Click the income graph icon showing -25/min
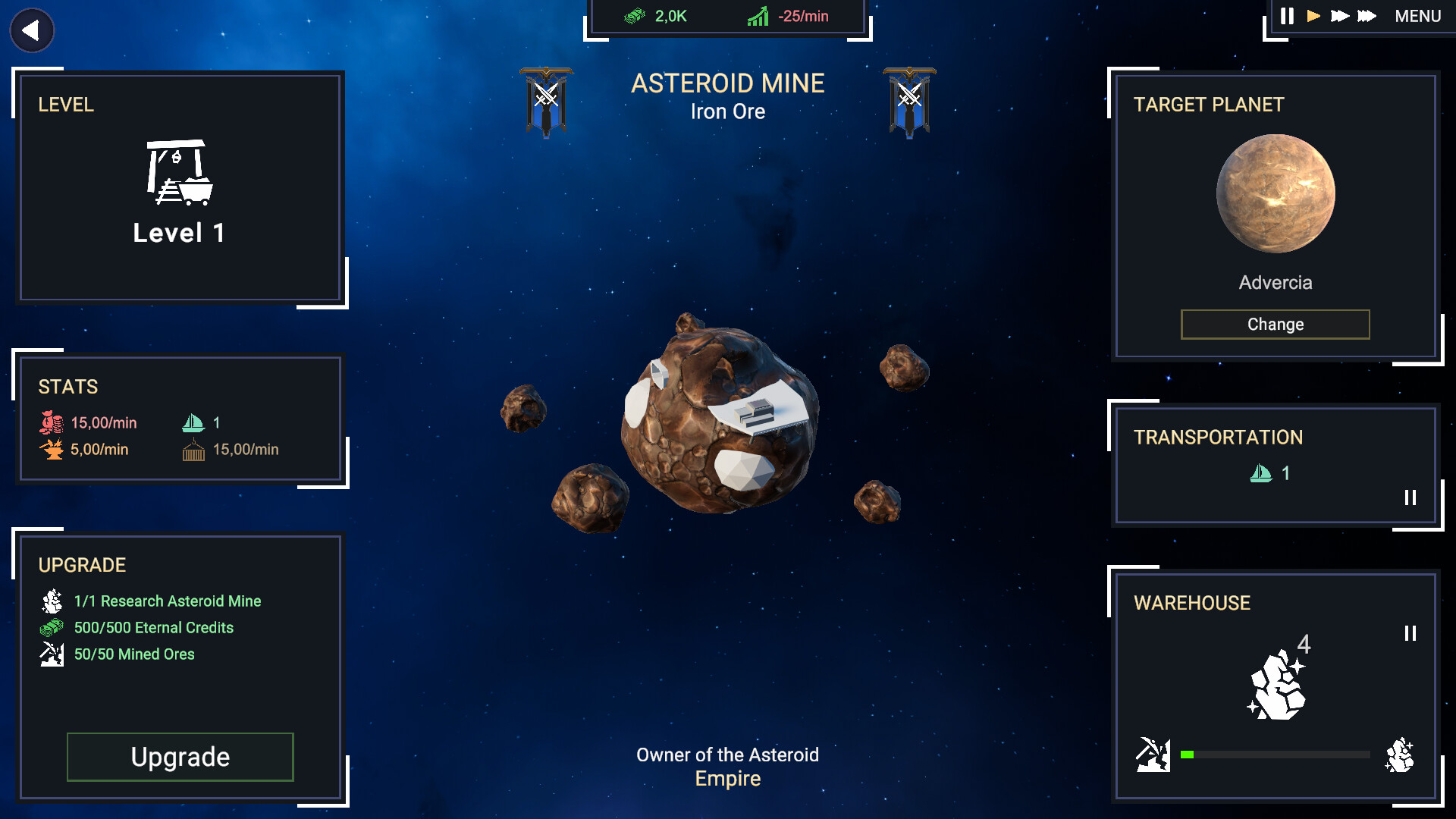This screenshot has height=819, width=1456. 756,15
